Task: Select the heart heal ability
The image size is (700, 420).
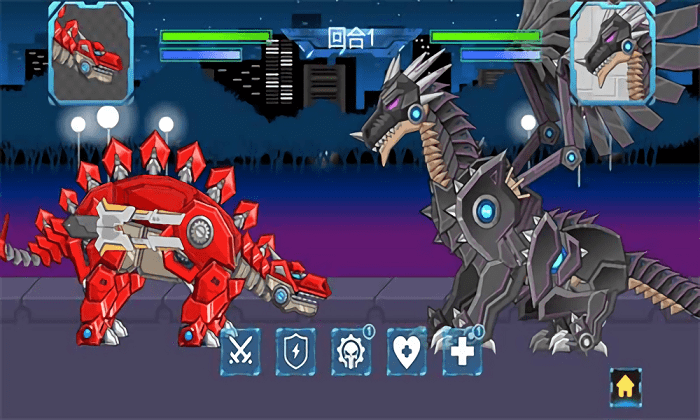Action: (407, 351)
